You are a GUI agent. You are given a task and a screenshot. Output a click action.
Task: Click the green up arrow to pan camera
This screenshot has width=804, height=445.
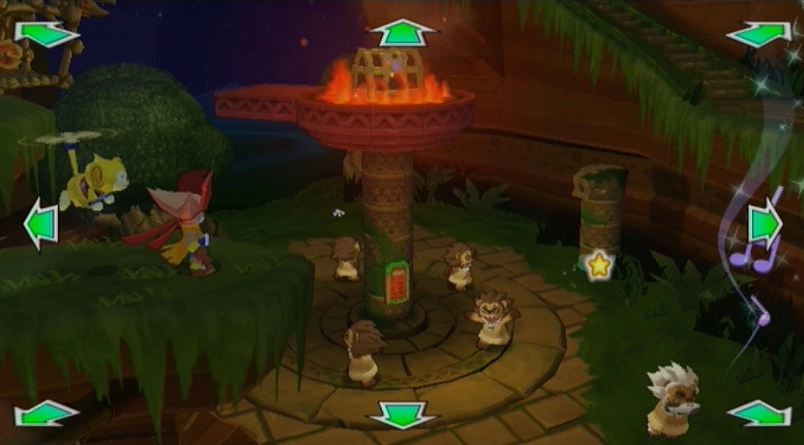tap(402, 31)
